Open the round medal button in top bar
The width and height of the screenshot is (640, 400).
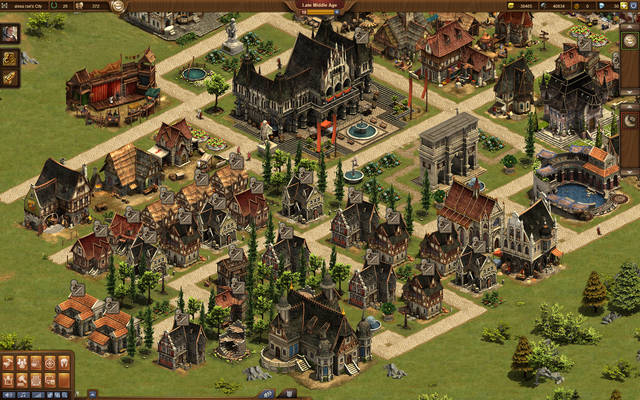point(119,6)
